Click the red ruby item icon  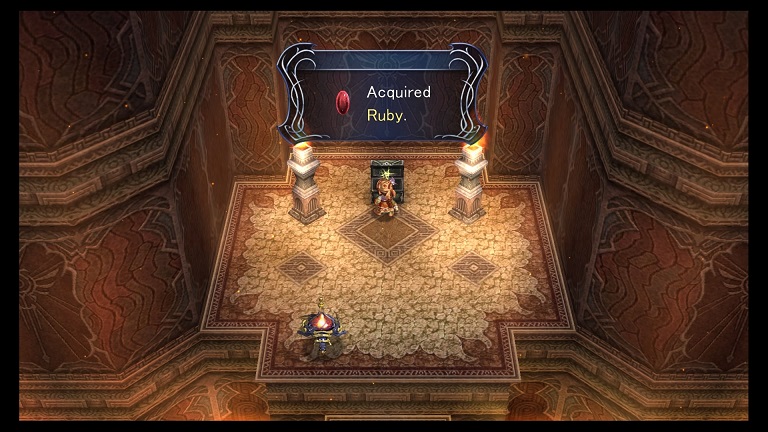[343, 102]
